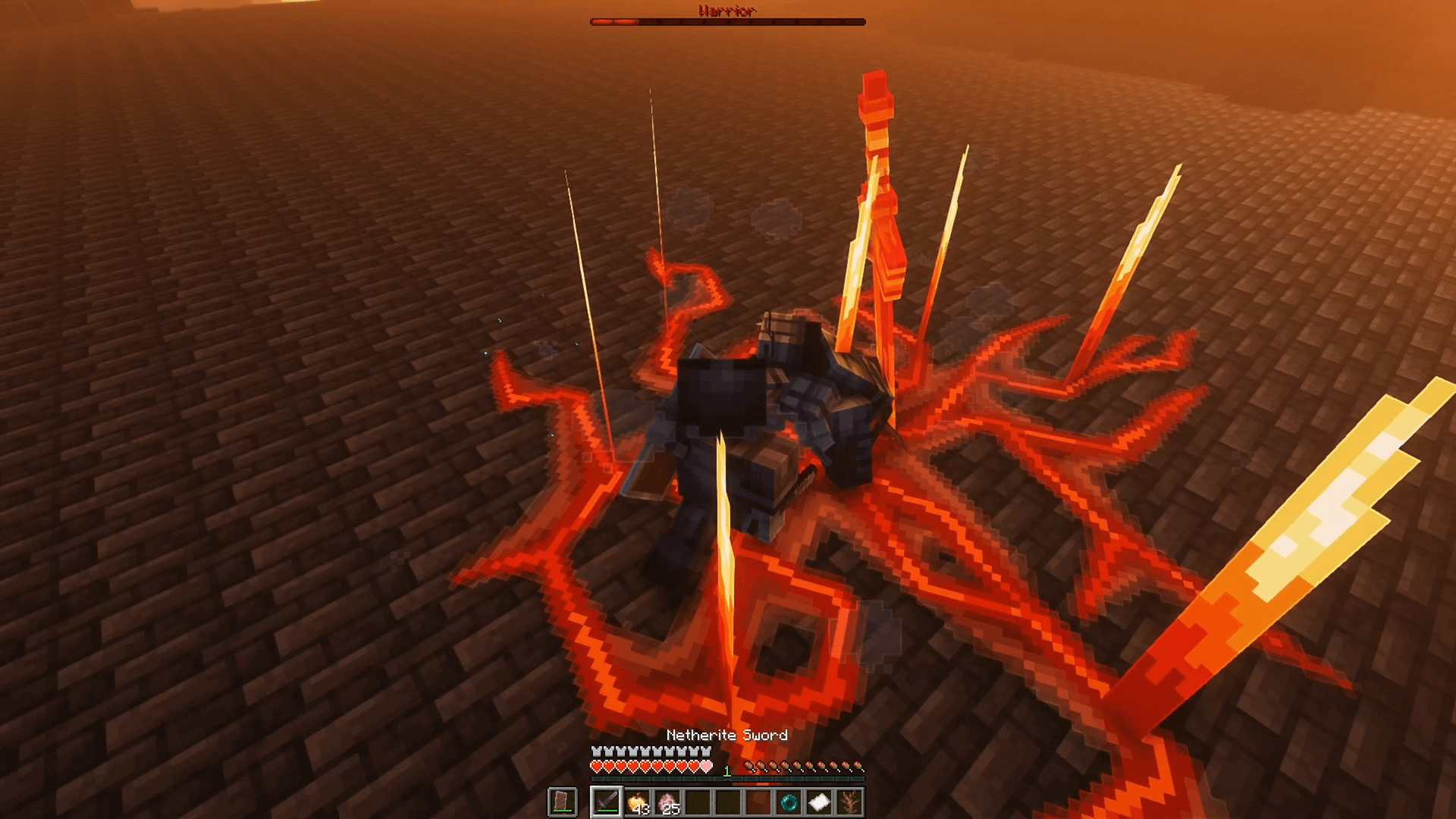Image resolution: width=1456 pixels, height=819 pixels.
Task: Click the leftmost heart in the health bar
Action: tap(597, 766)
